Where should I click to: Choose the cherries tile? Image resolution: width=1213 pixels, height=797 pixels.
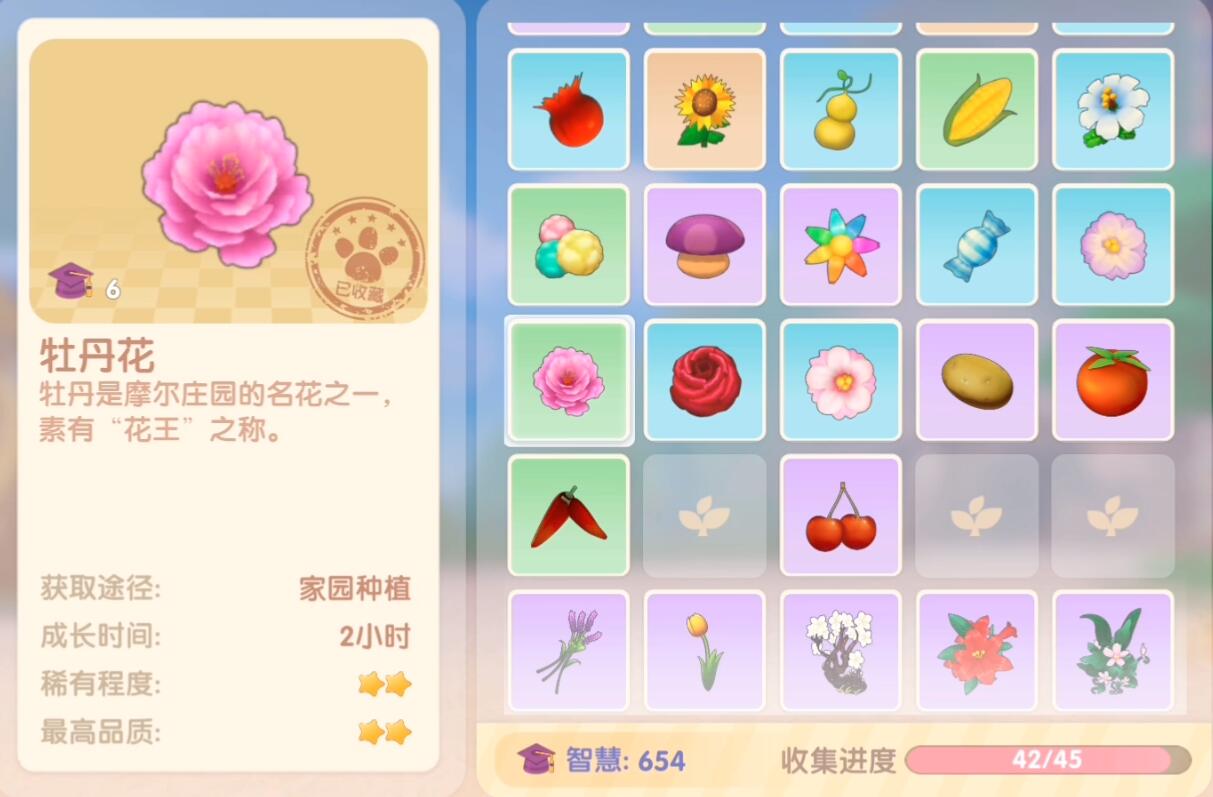tap(840, 516)
